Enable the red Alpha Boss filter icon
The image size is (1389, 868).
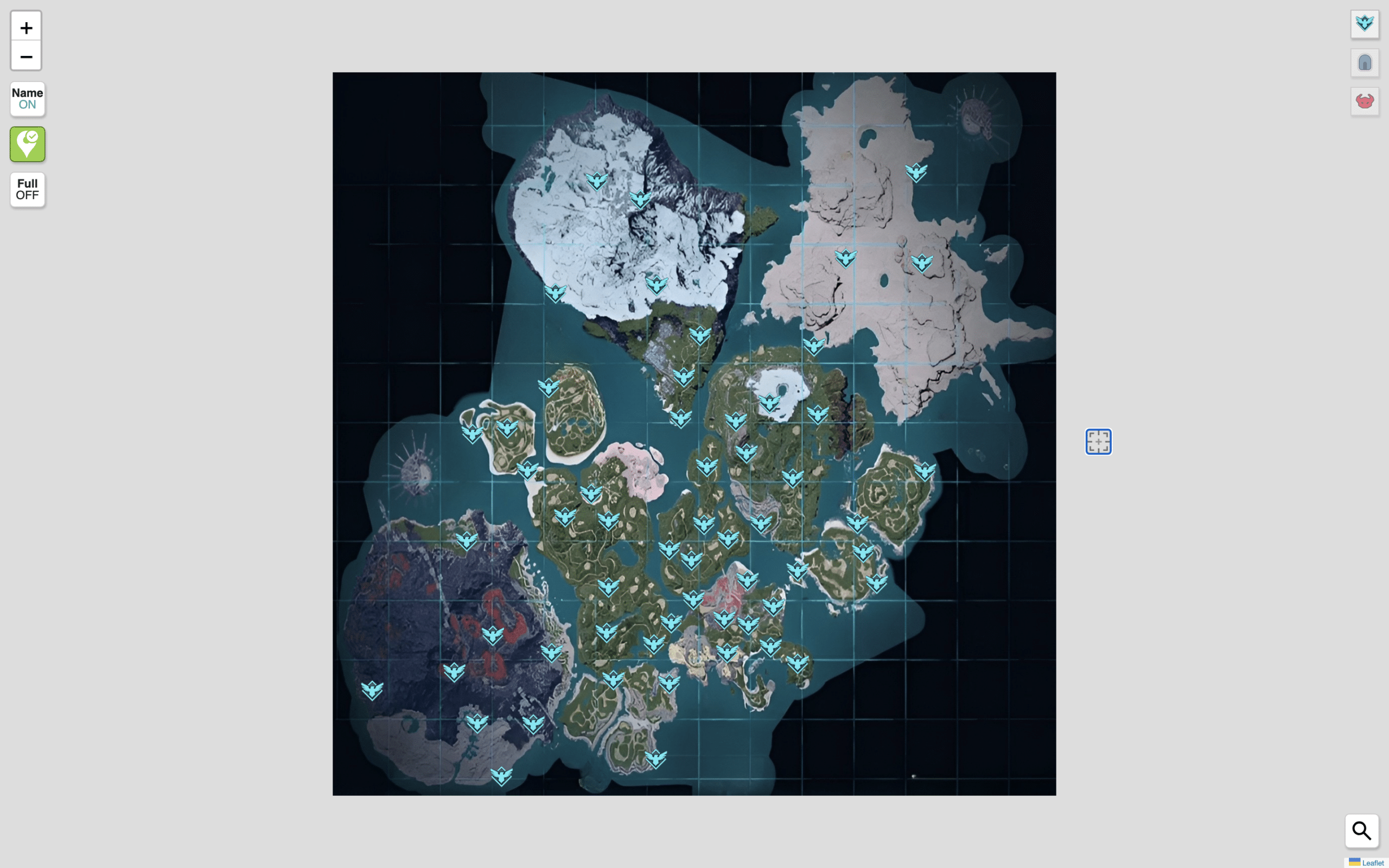(x=1365, y=100)
